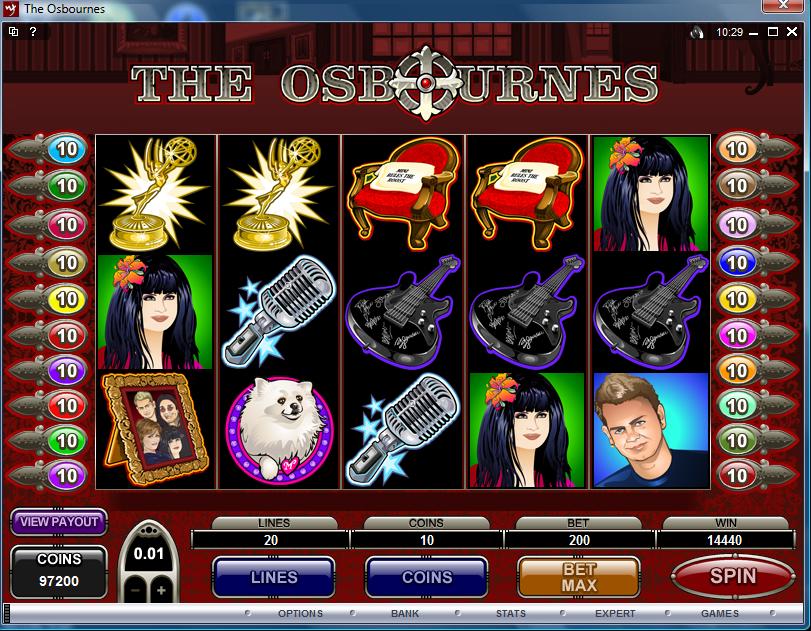
Task: Spin the reels with the SPIN button
Action: click(733, 576)
